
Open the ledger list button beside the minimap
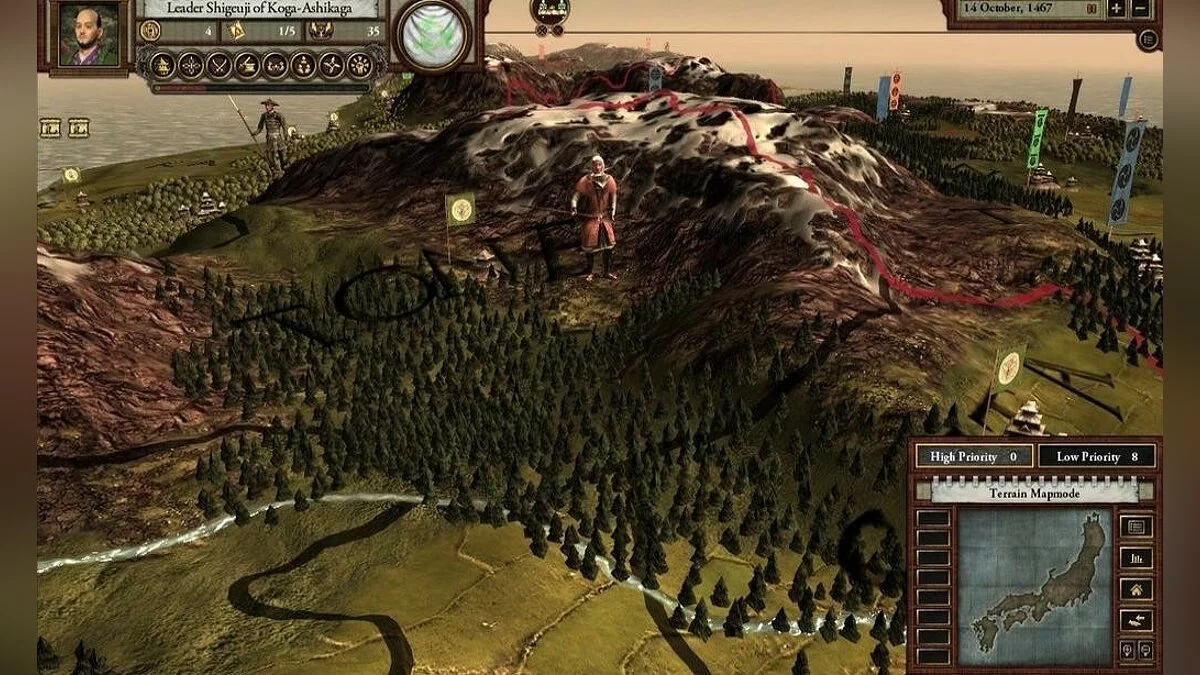[1136, 527]
